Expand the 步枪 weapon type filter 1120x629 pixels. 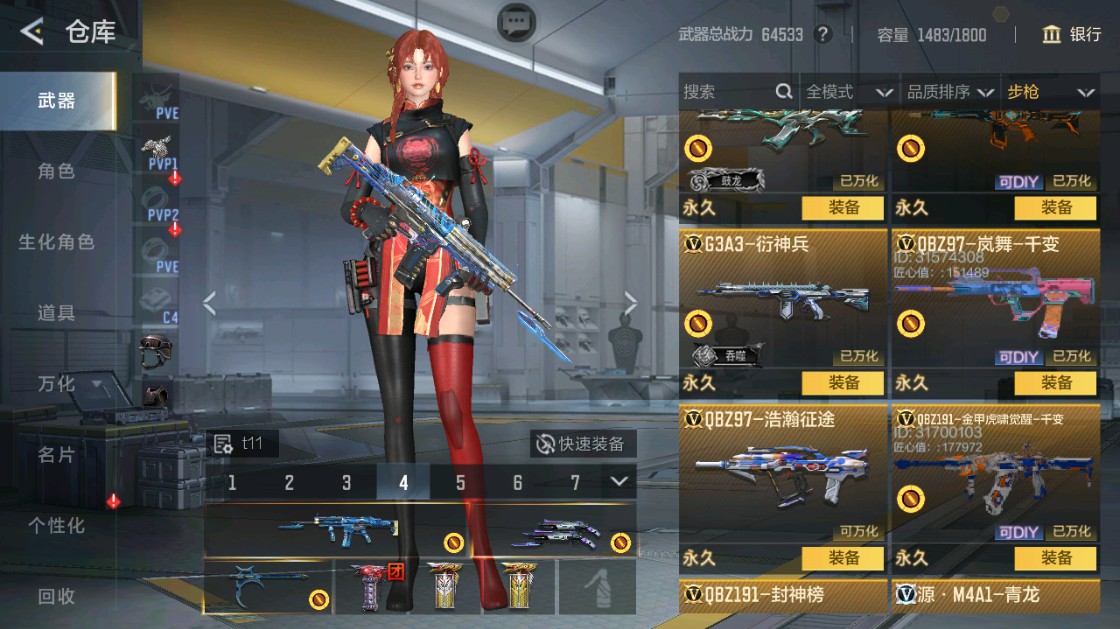[x=1050, y=92]
